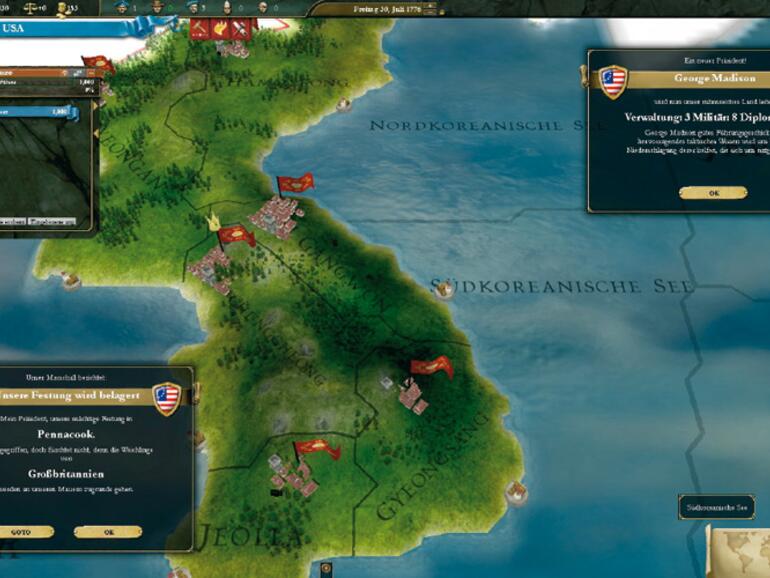Select the third red alert icon
770x578 pixels.
239,29
